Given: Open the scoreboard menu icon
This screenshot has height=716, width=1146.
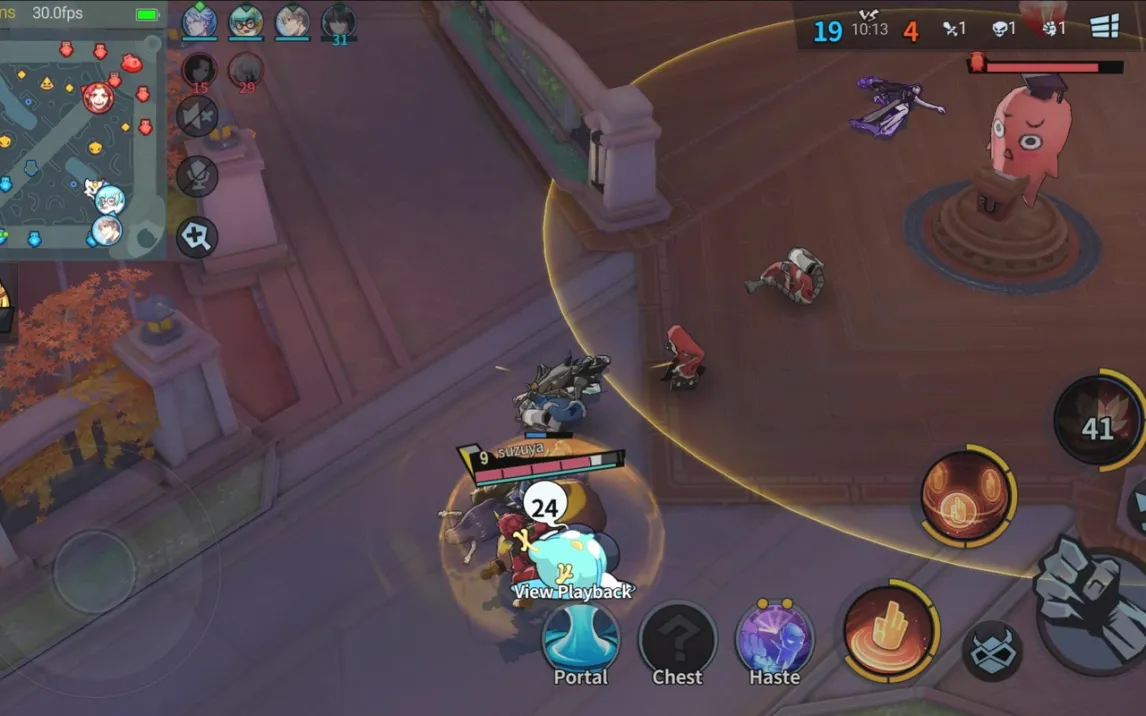Looking at the screenshot, I should (x=1105, y=27).
